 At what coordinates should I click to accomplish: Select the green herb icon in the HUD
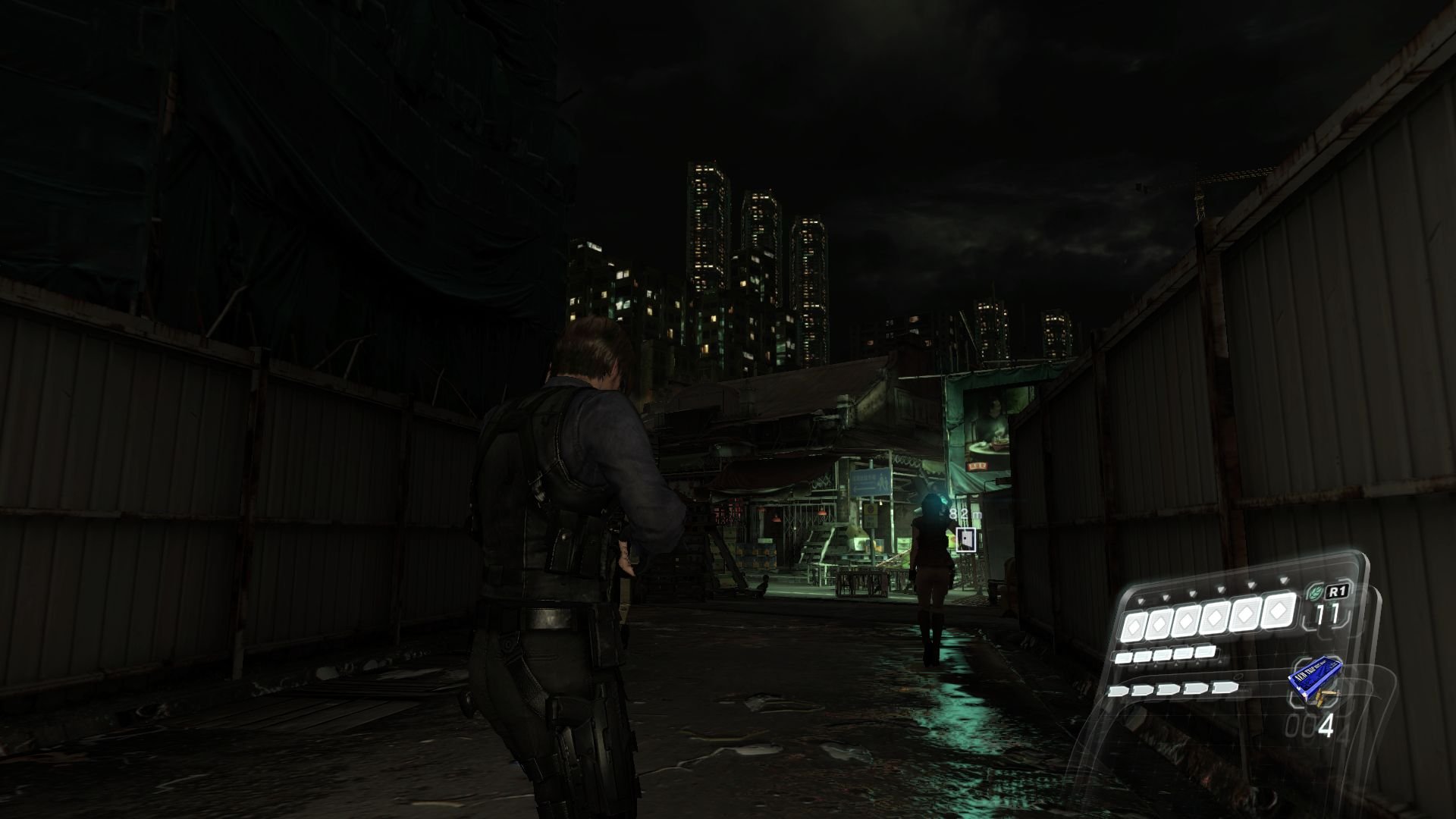coord(1315,591)
